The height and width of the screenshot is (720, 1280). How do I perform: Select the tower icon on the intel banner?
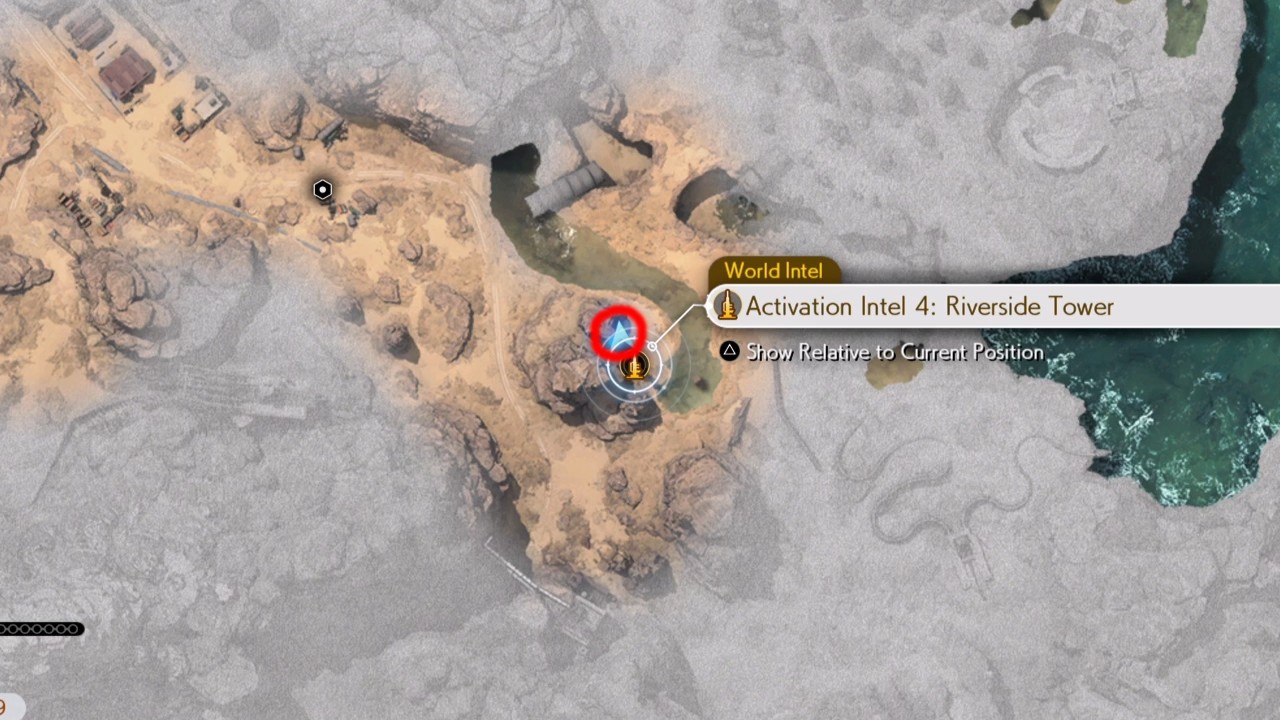click(x=728, y=307)
